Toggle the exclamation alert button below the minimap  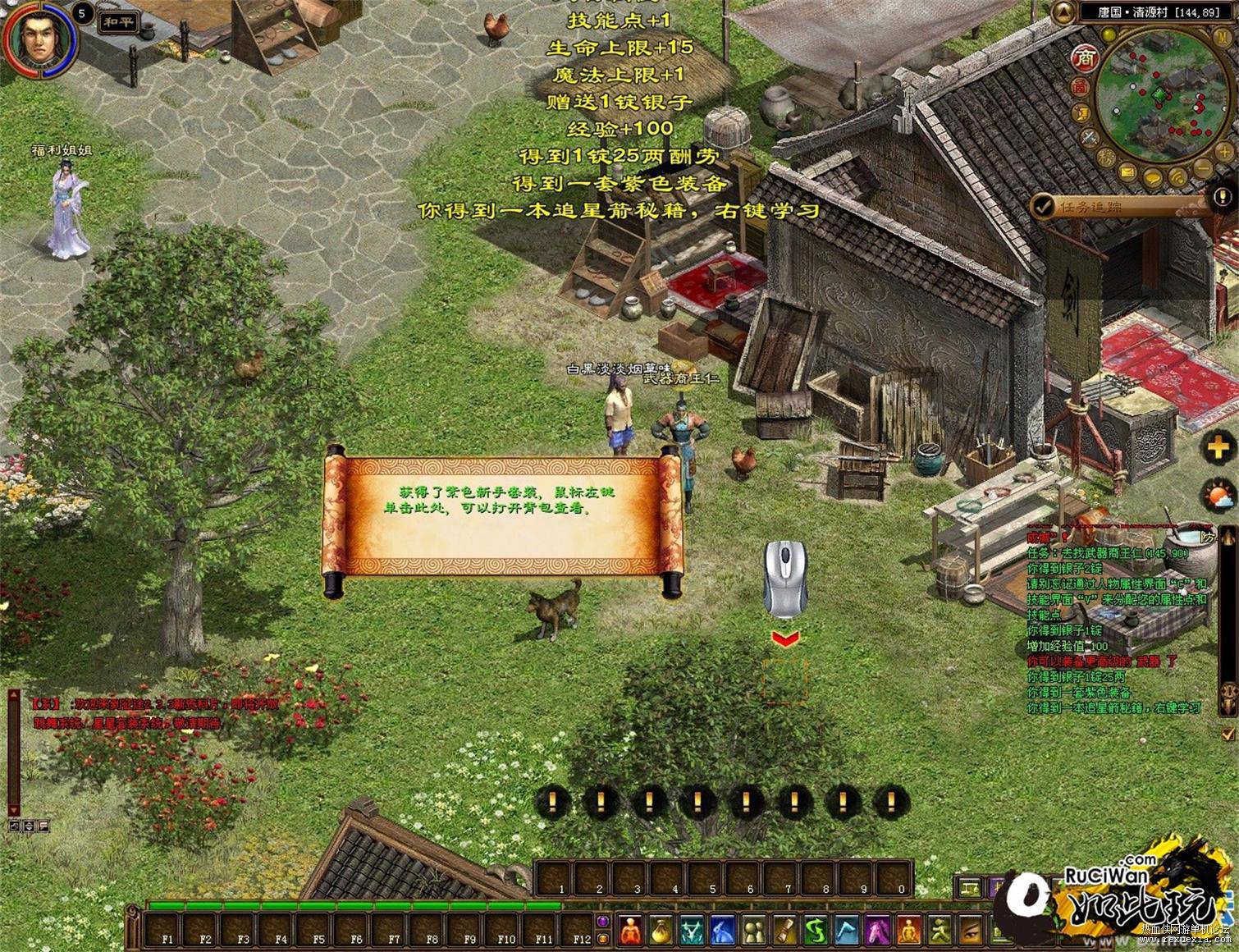tap(1222, 196)
